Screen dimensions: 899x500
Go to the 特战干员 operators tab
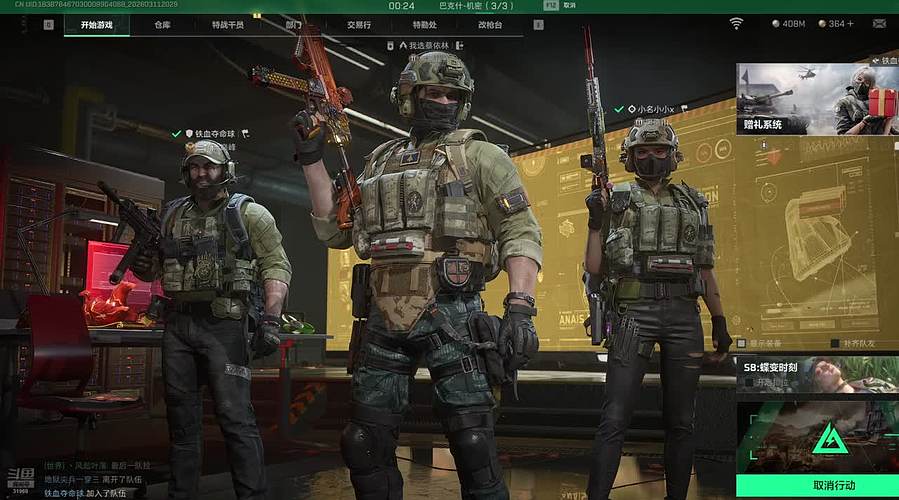coord(230,23)
